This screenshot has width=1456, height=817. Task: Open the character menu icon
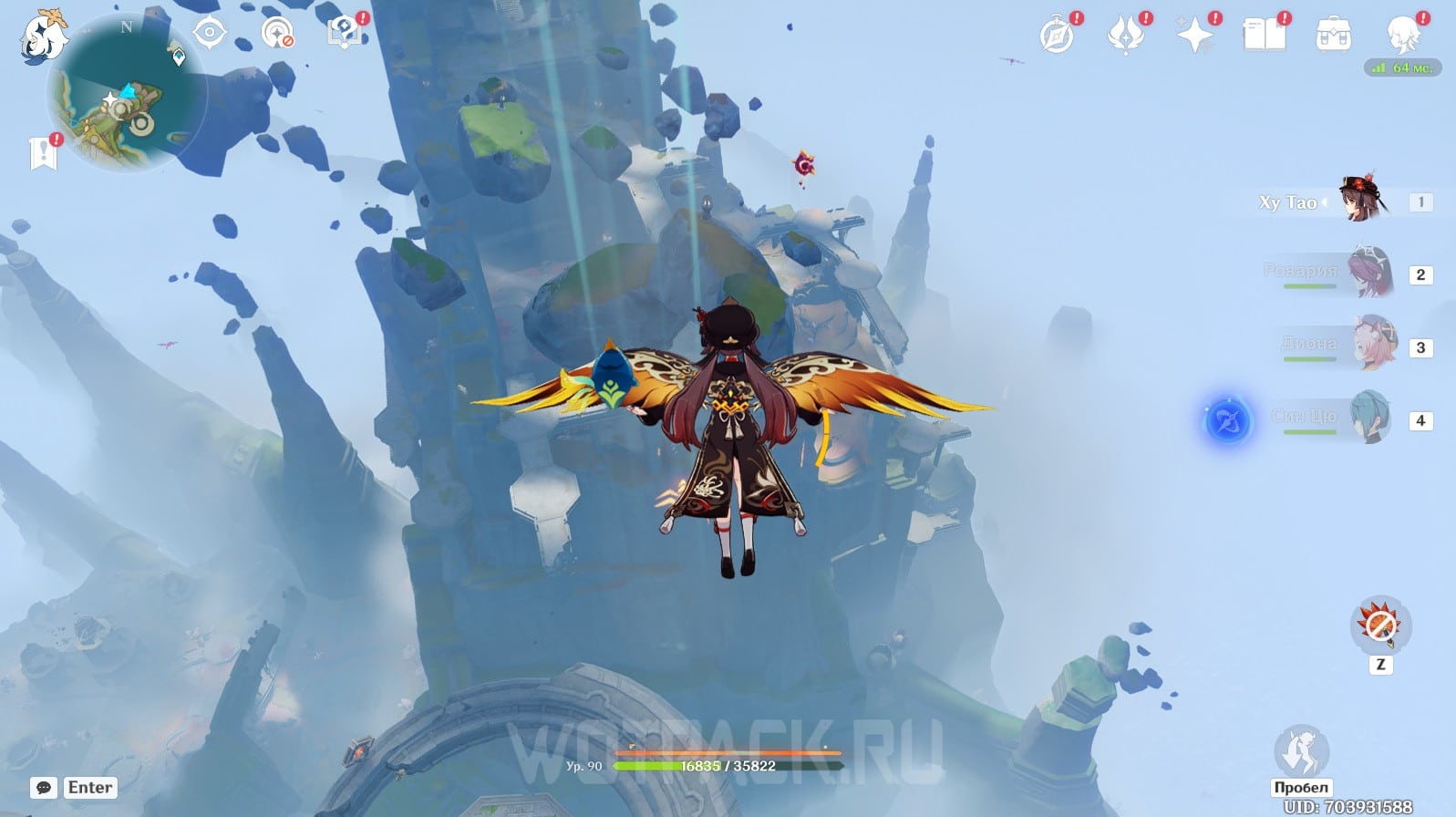pyautogui.click(x=1402, y=36)
